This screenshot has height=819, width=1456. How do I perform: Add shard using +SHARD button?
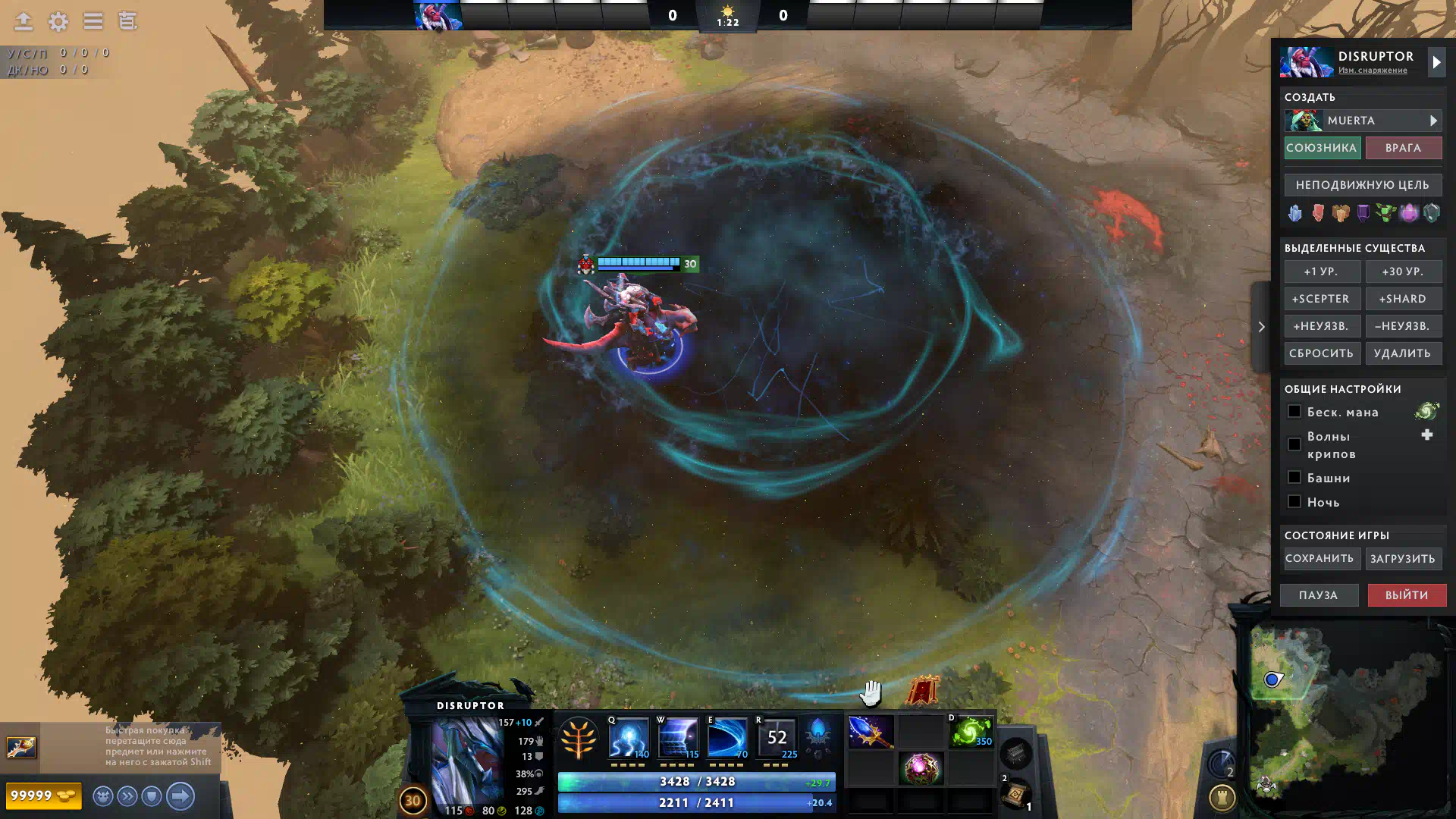click(x=1403, y=299)
